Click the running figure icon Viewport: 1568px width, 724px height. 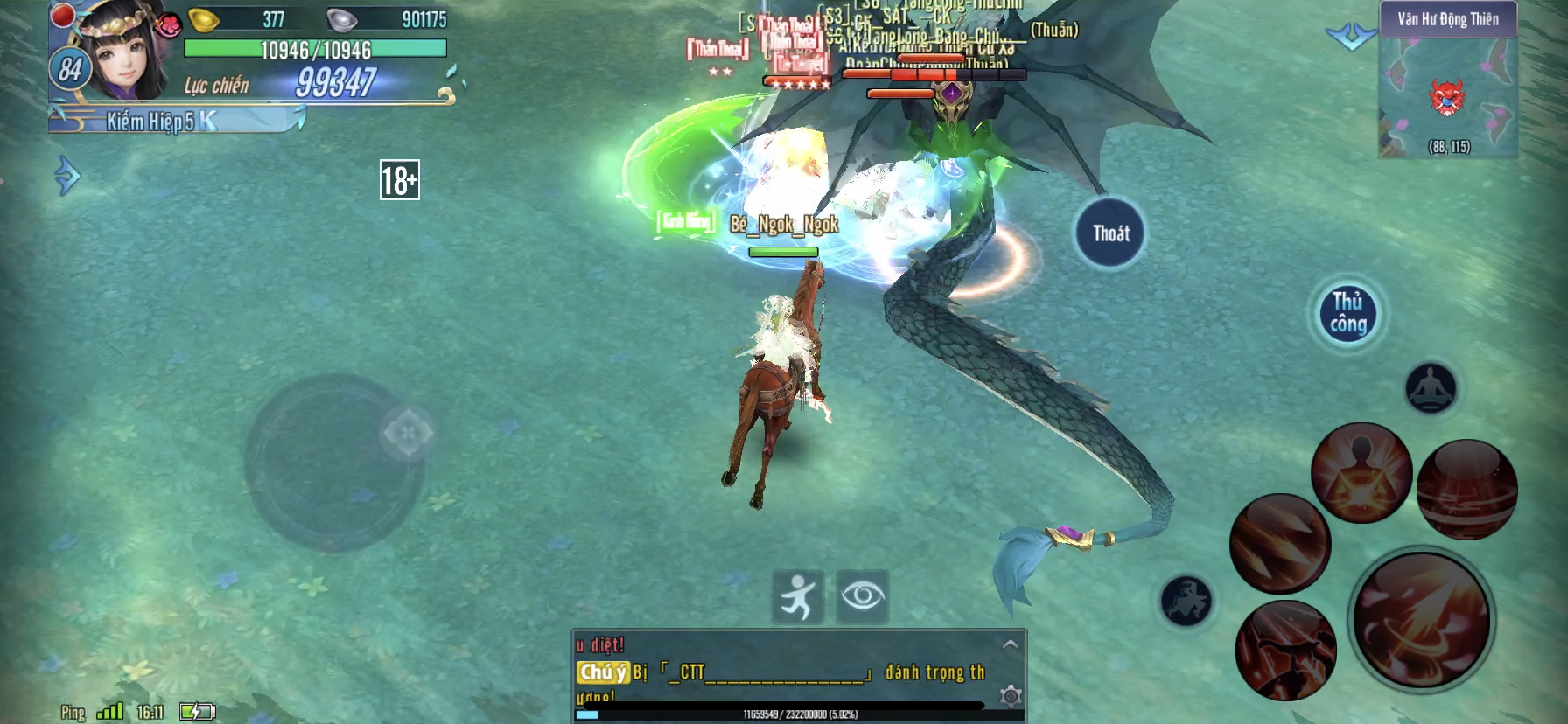click(798, 597)
